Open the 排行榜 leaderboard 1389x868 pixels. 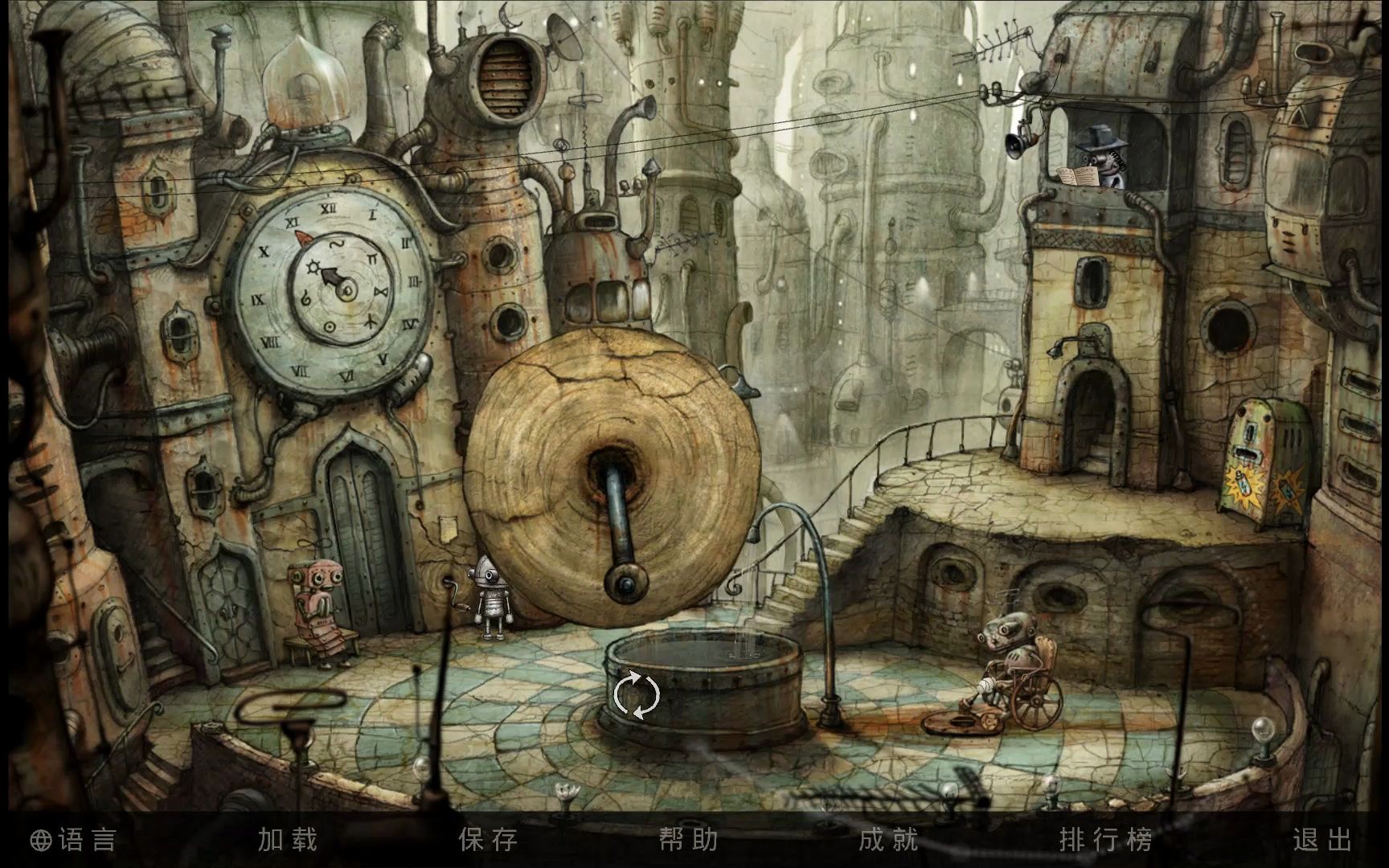[1106, 840]
